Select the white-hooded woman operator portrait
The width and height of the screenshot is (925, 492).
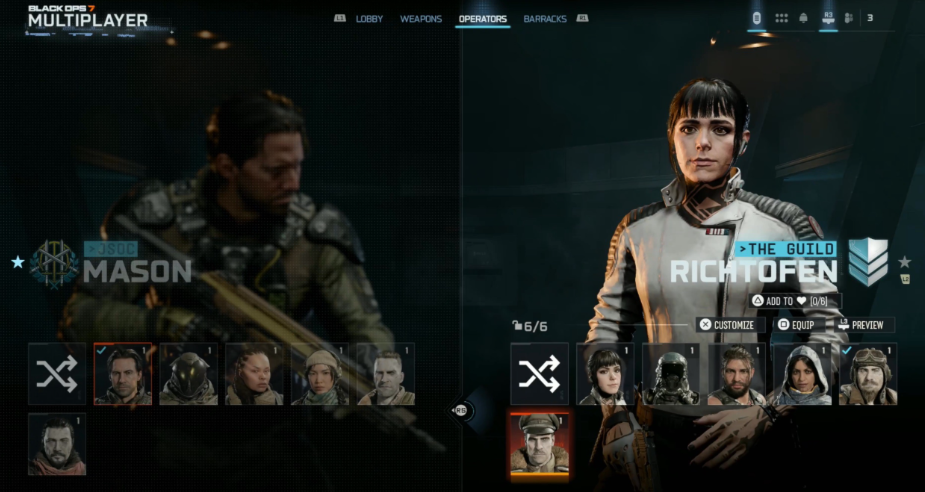pyautogui.click(x=801, y=374)
